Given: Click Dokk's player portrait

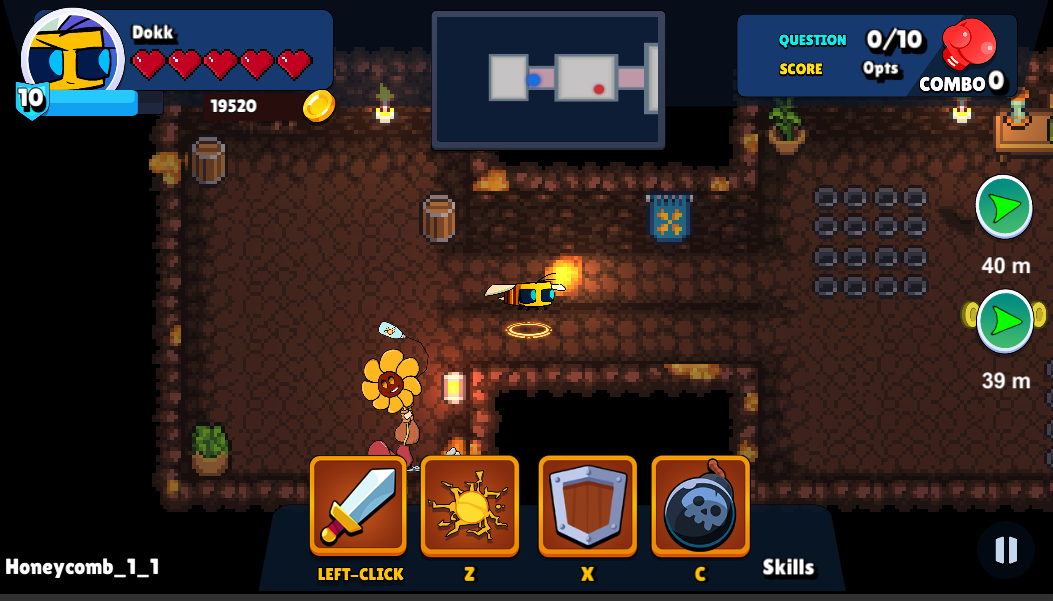Looking at the screenshot, I should coord(72,57).
